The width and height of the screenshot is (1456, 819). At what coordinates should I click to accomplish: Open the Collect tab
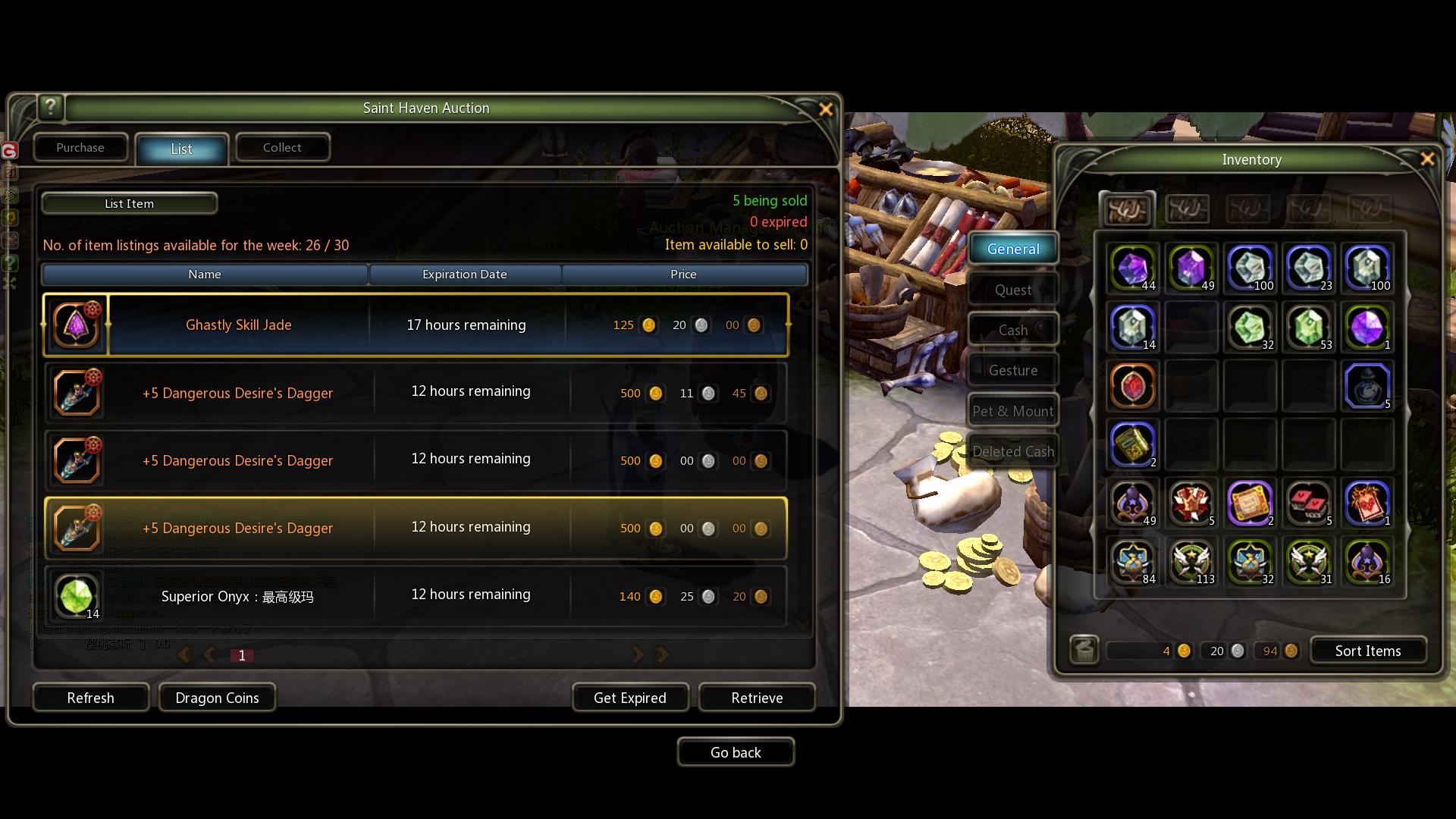[x=282, y=148]
